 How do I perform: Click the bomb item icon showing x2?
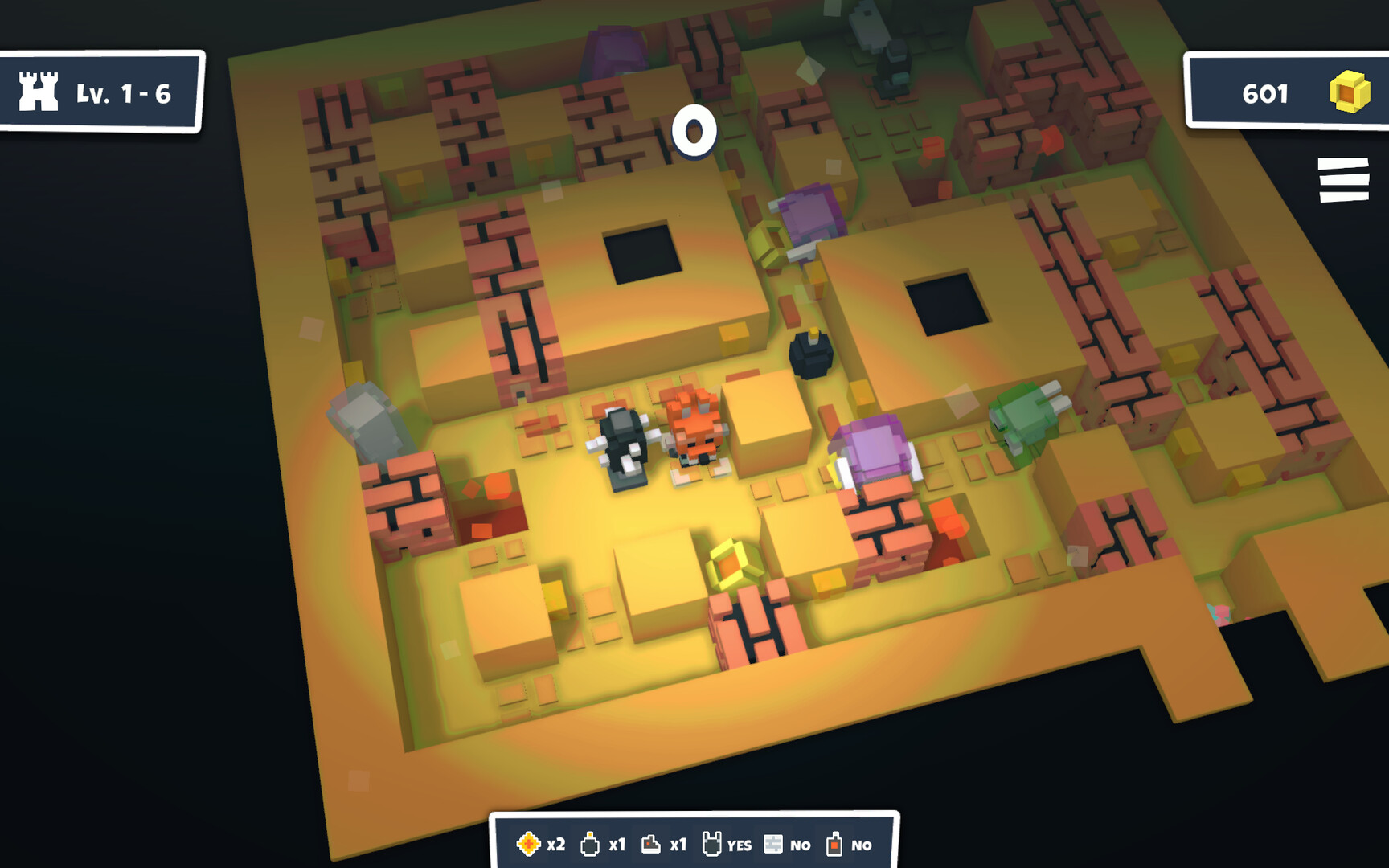click(x=530, y=845)
